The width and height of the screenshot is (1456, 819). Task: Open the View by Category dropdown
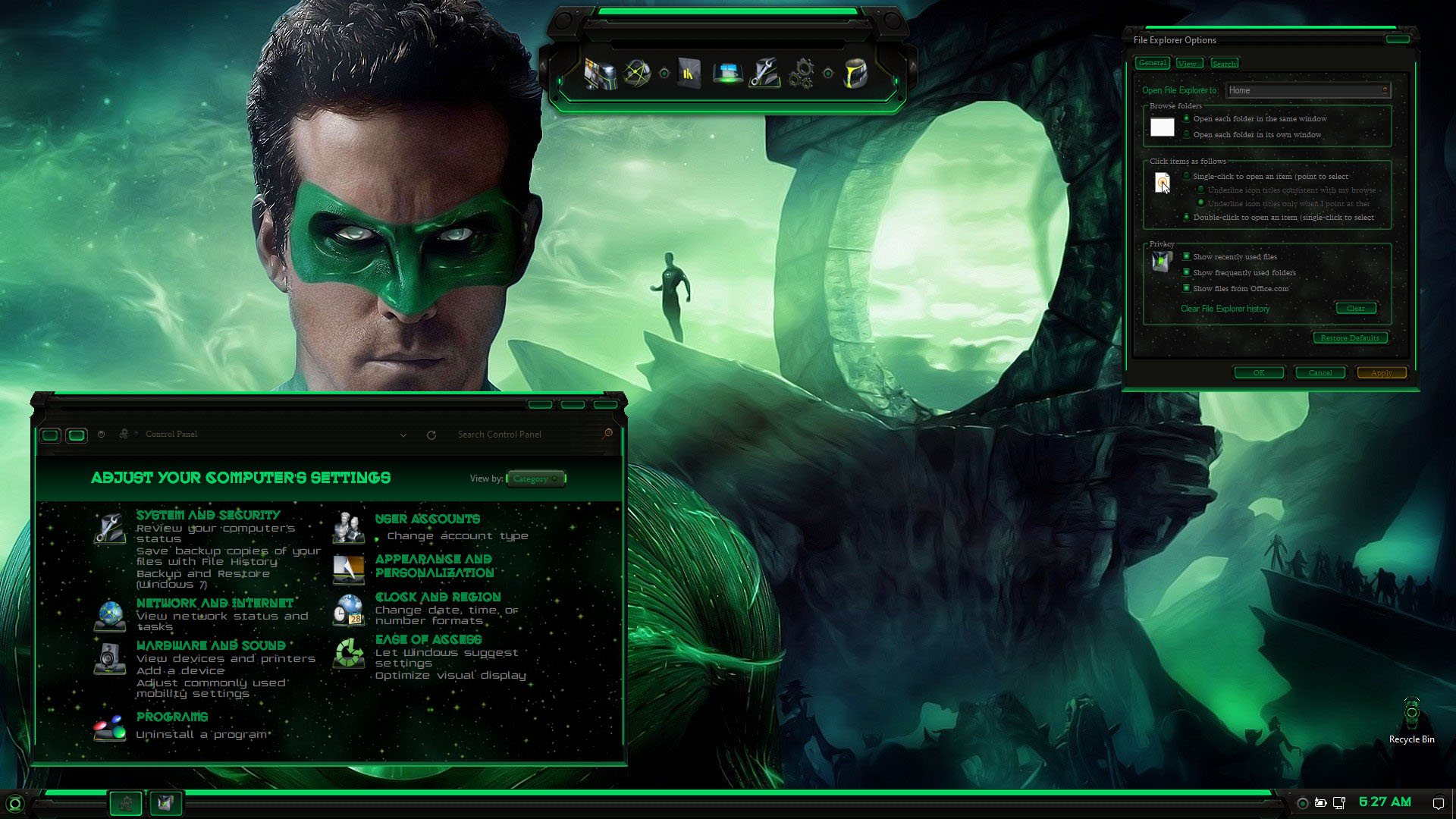[535, 479]
